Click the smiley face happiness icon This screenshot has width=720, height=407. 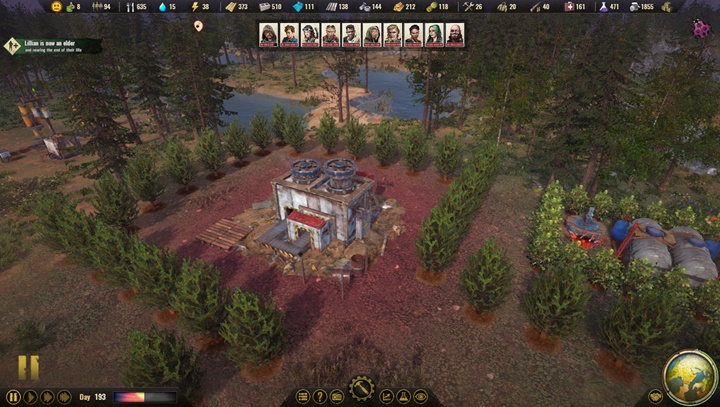pos(56,7)
